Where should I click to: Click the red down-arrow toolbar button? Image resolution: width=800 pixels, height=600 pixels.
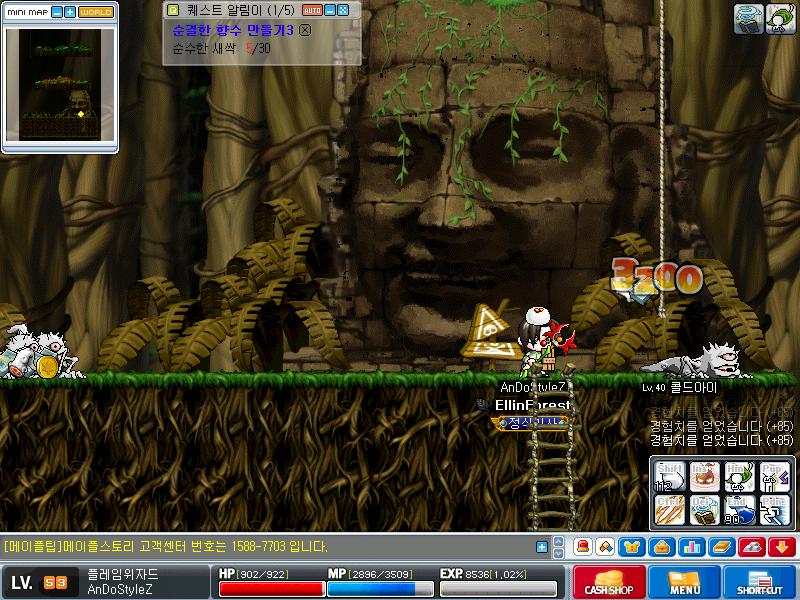pos(781,547)
